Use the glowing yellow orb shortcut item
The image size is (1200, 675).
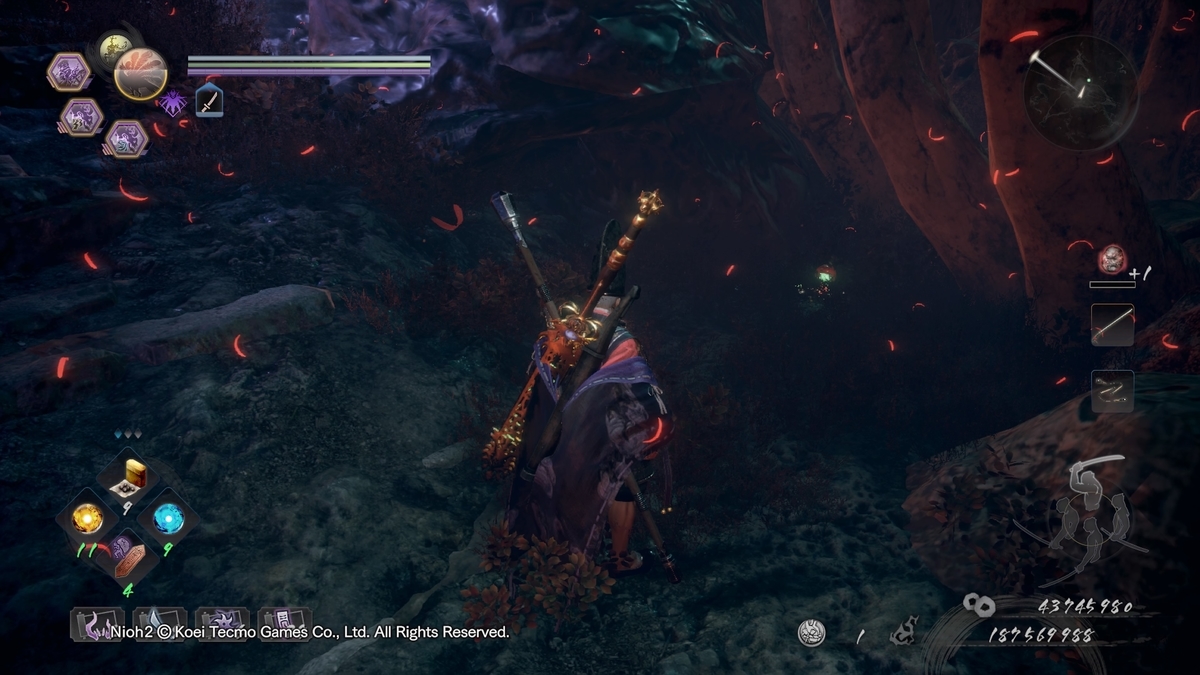pos(87,517)
